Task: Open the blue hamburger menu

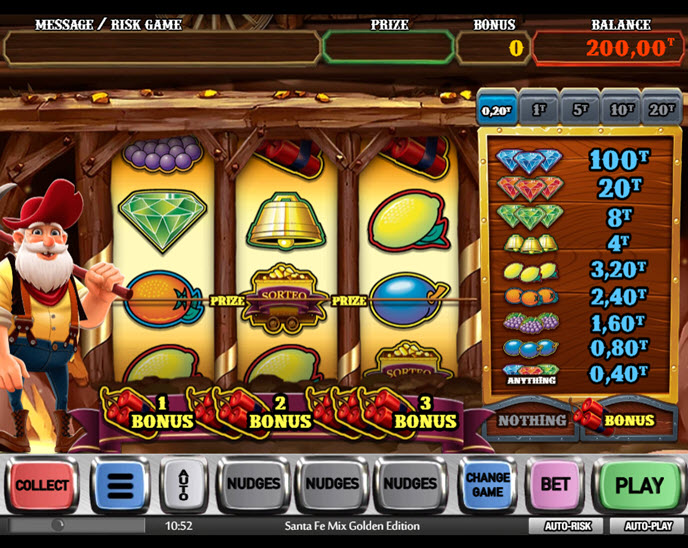Action: (121, 486)
